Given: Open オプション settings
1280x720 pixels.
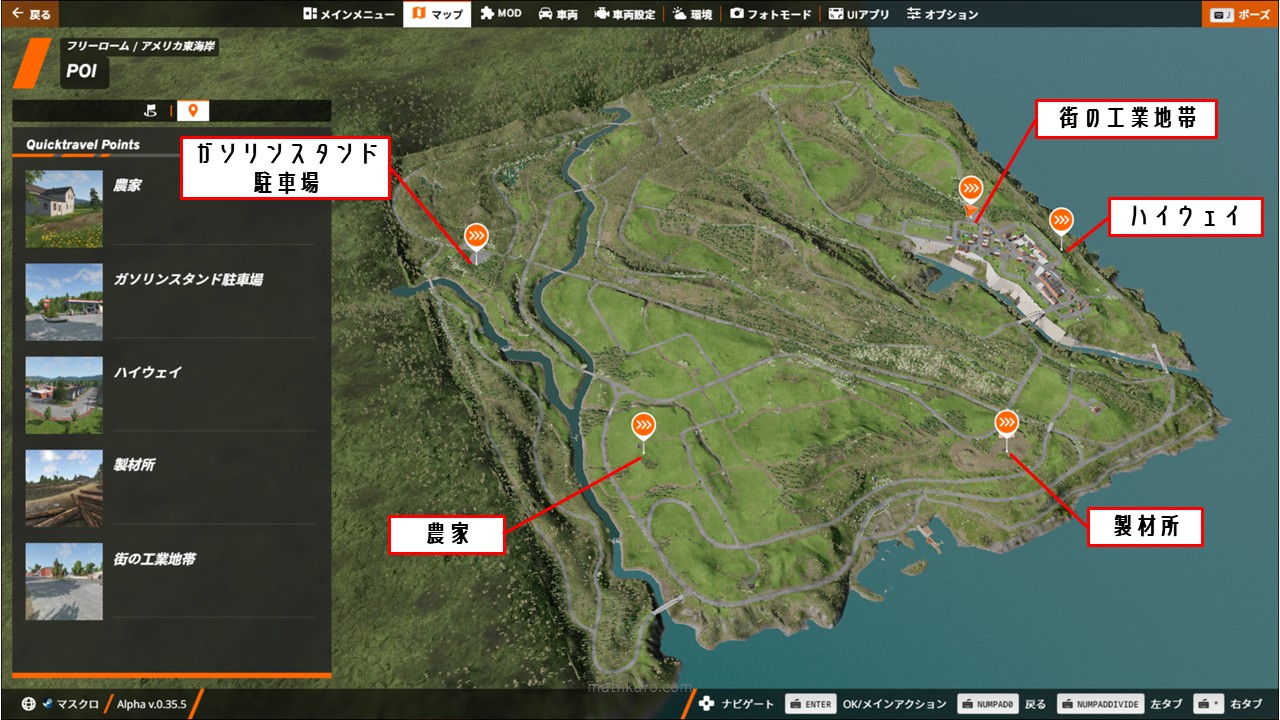Looking at the screenshot, I should 942,14.
